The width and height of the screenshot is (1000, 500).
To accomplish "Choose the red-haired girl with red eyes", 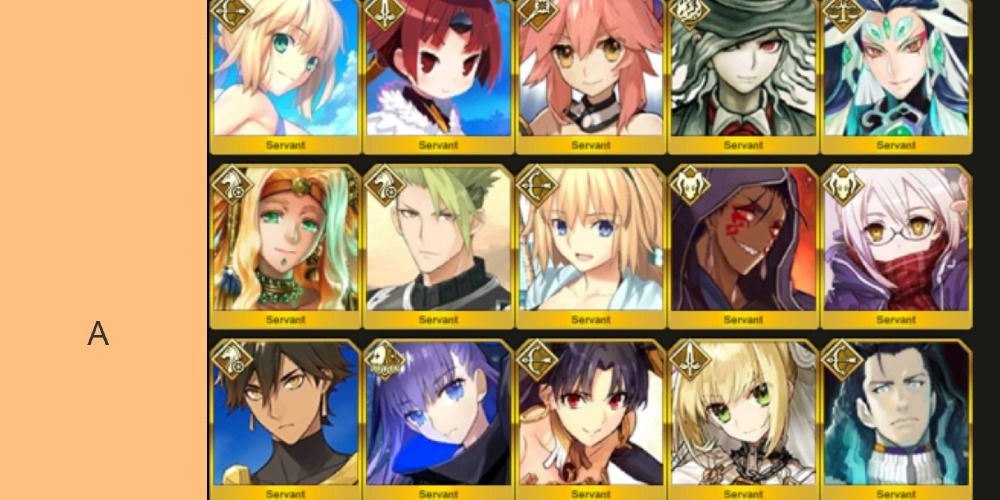I will pos(438,70).
